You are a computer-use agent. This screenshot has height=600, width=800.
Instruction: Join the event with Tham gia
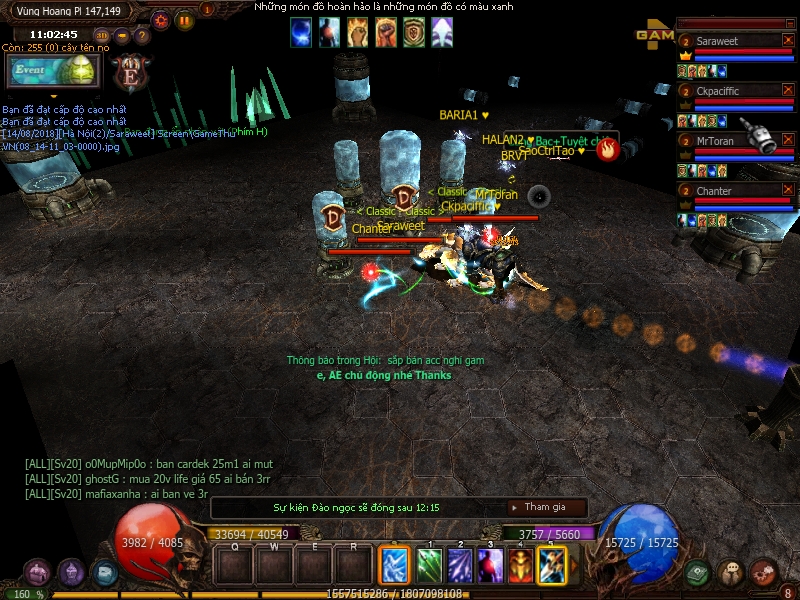click(545, 507)
